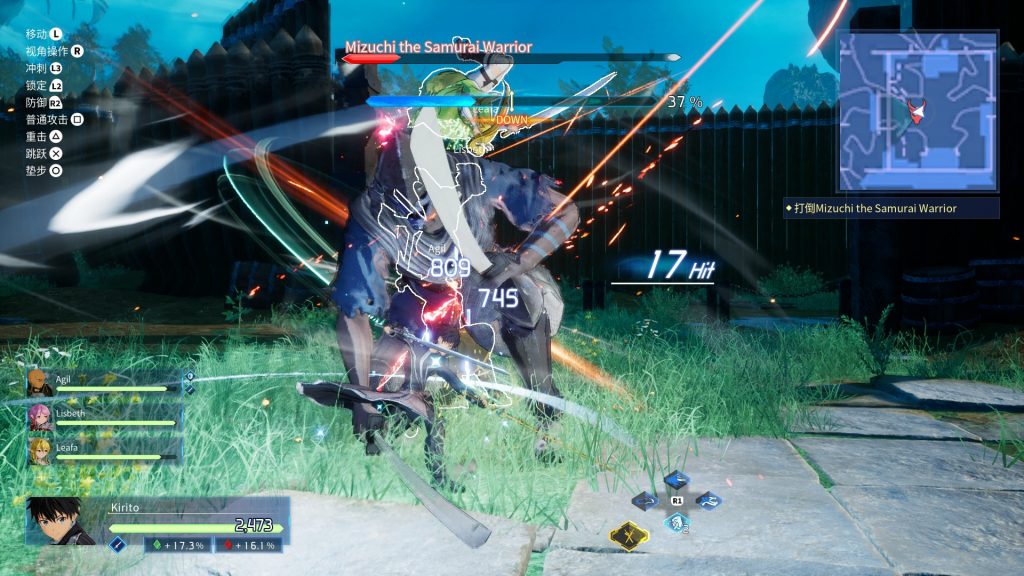Select Lisbeth's party portrait
The height and width of the screenshot is (576, 1024).
[39, 418]
